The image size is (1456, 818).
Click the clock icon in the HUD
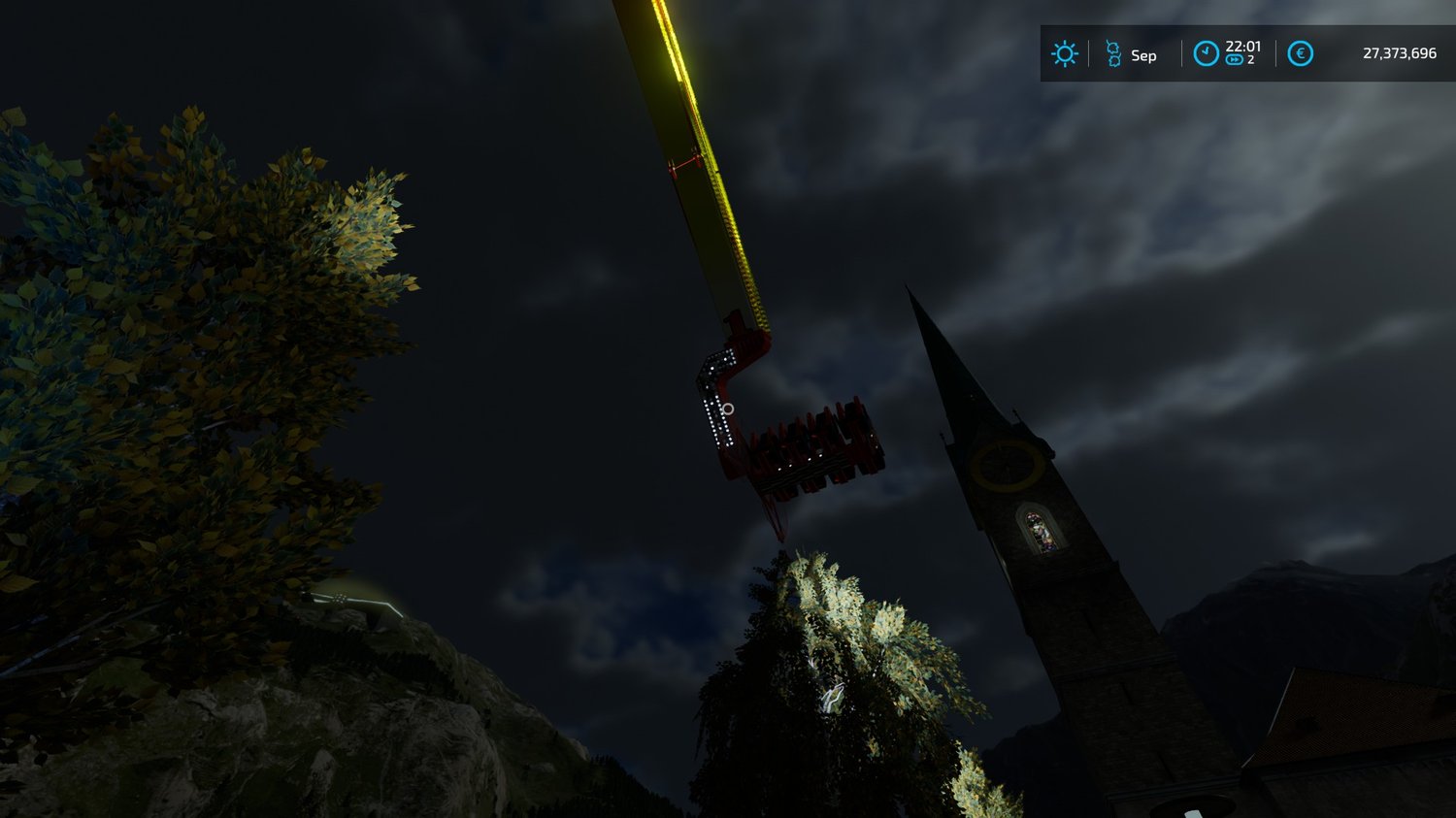point(1206,53)
